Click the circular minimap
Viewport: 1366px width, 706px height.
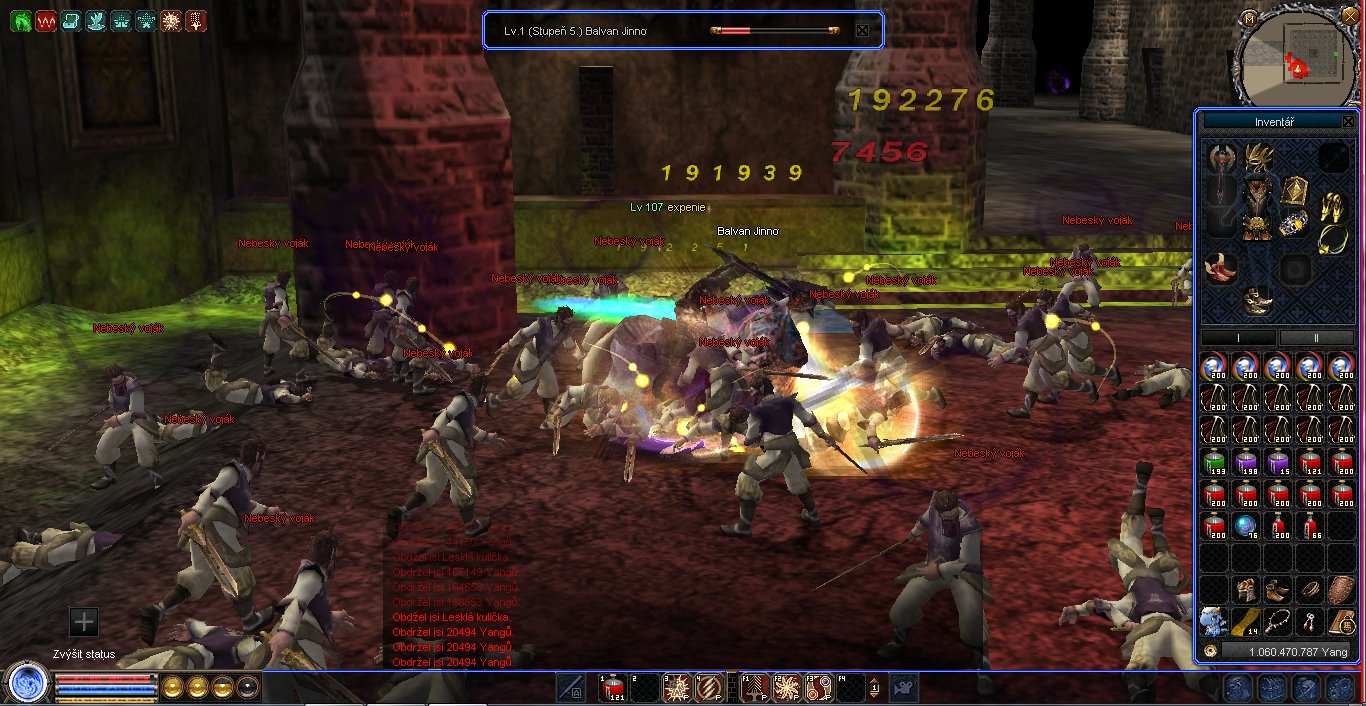[1299, 56]
